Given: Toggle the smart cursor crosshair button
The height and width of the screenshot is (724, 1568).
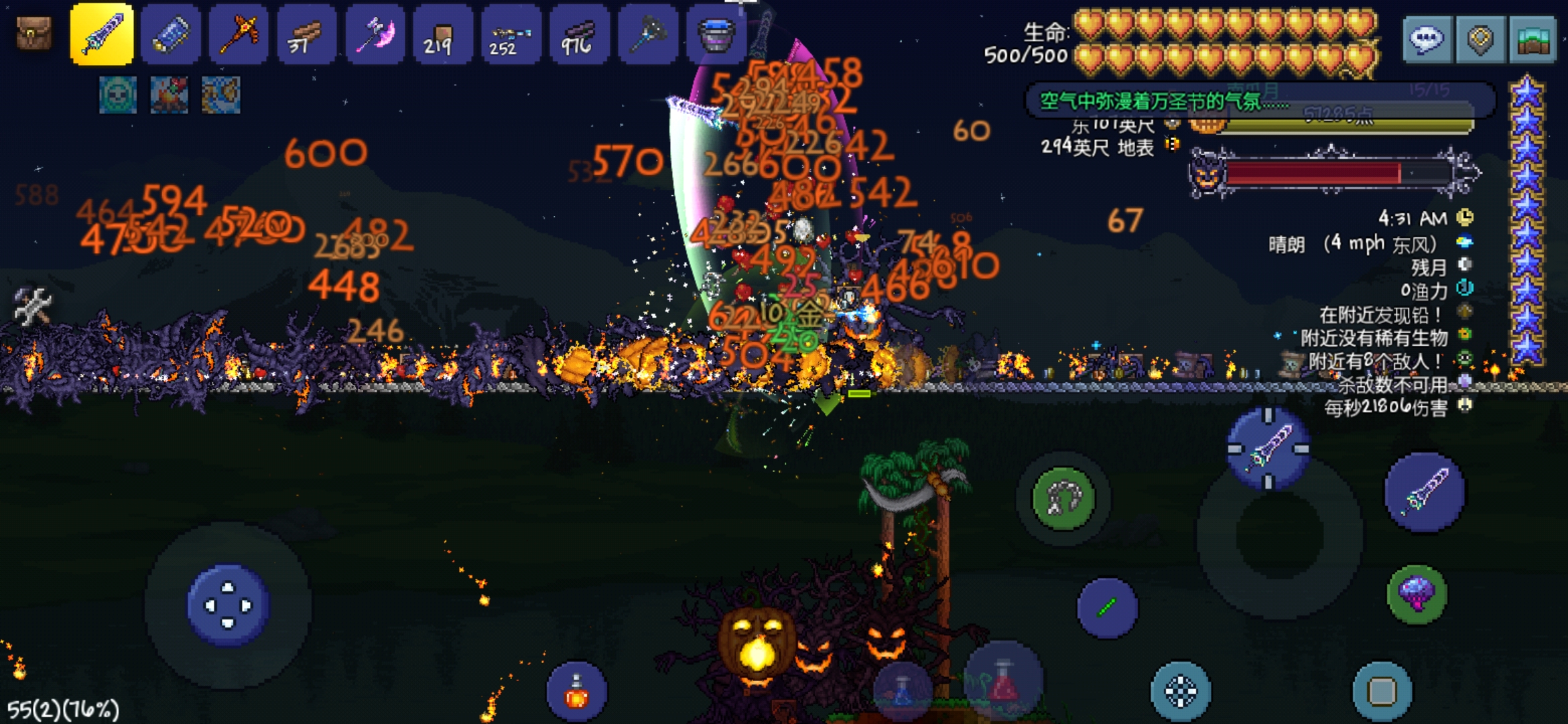Looking at the screenshot, I should (1181, 691).
